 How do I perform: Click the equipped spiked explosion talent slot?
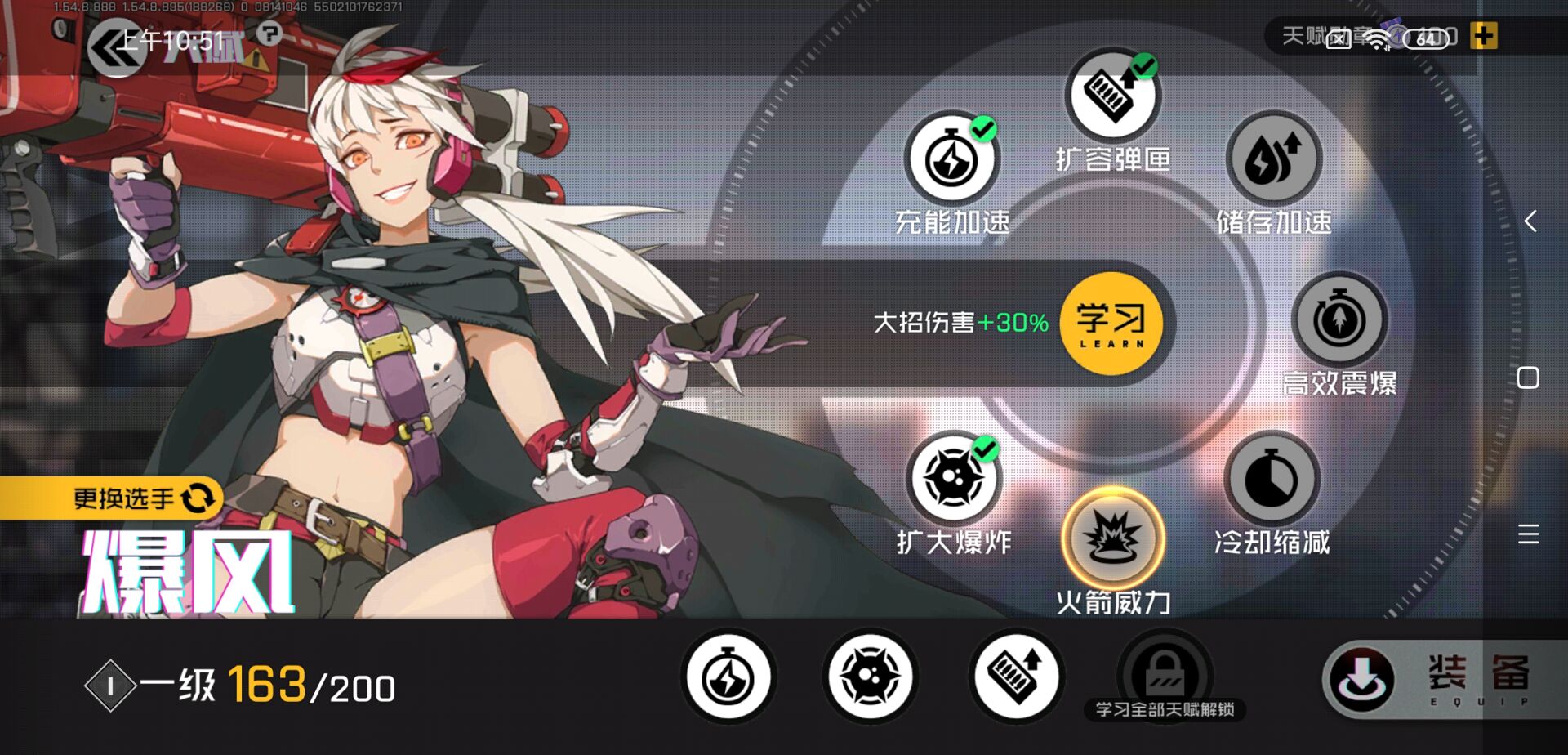pyautogui.click(x=871, y=677)
